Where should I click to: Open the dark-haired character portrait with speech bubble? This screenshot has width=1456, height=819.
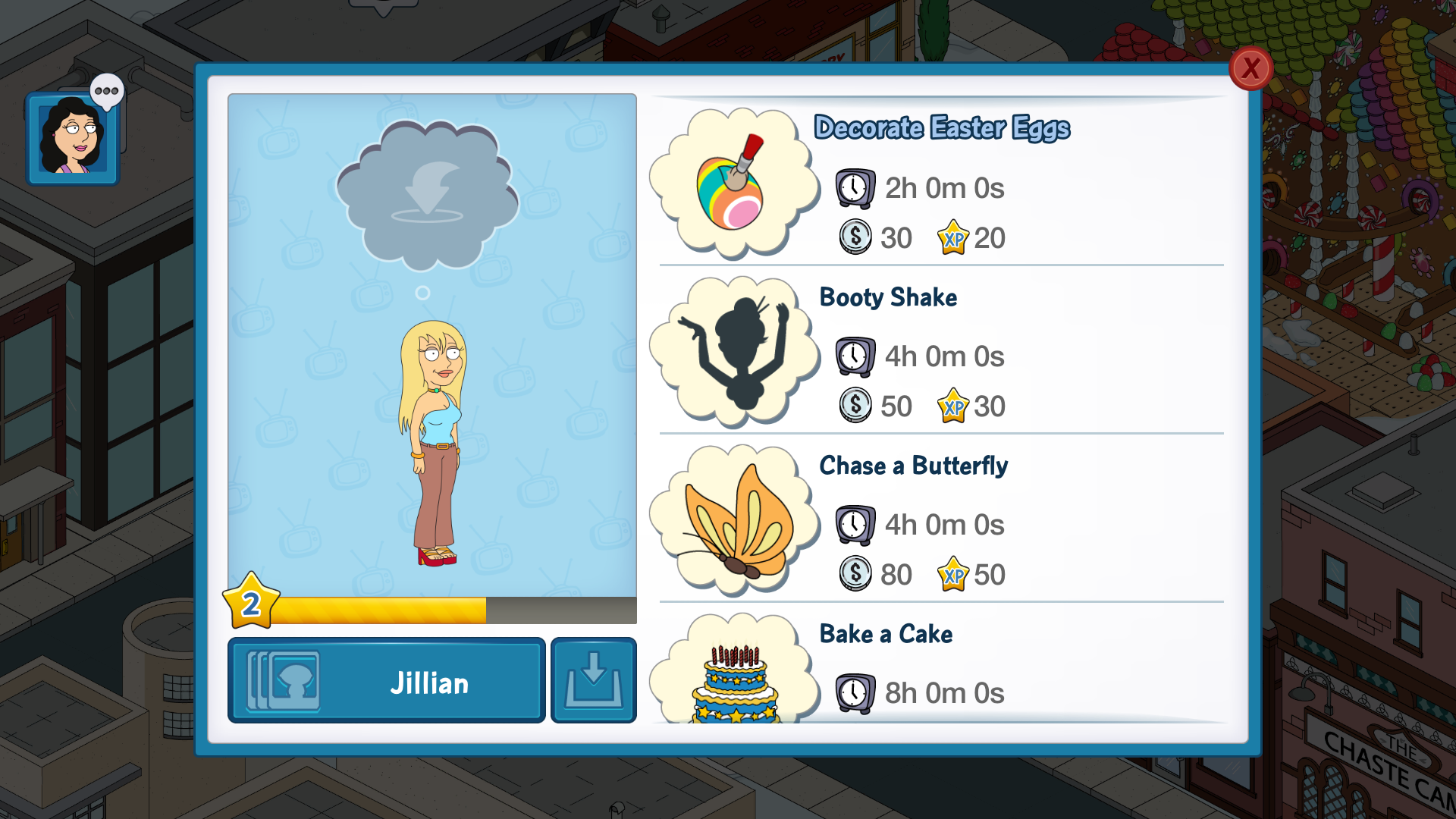pos(73,137)
